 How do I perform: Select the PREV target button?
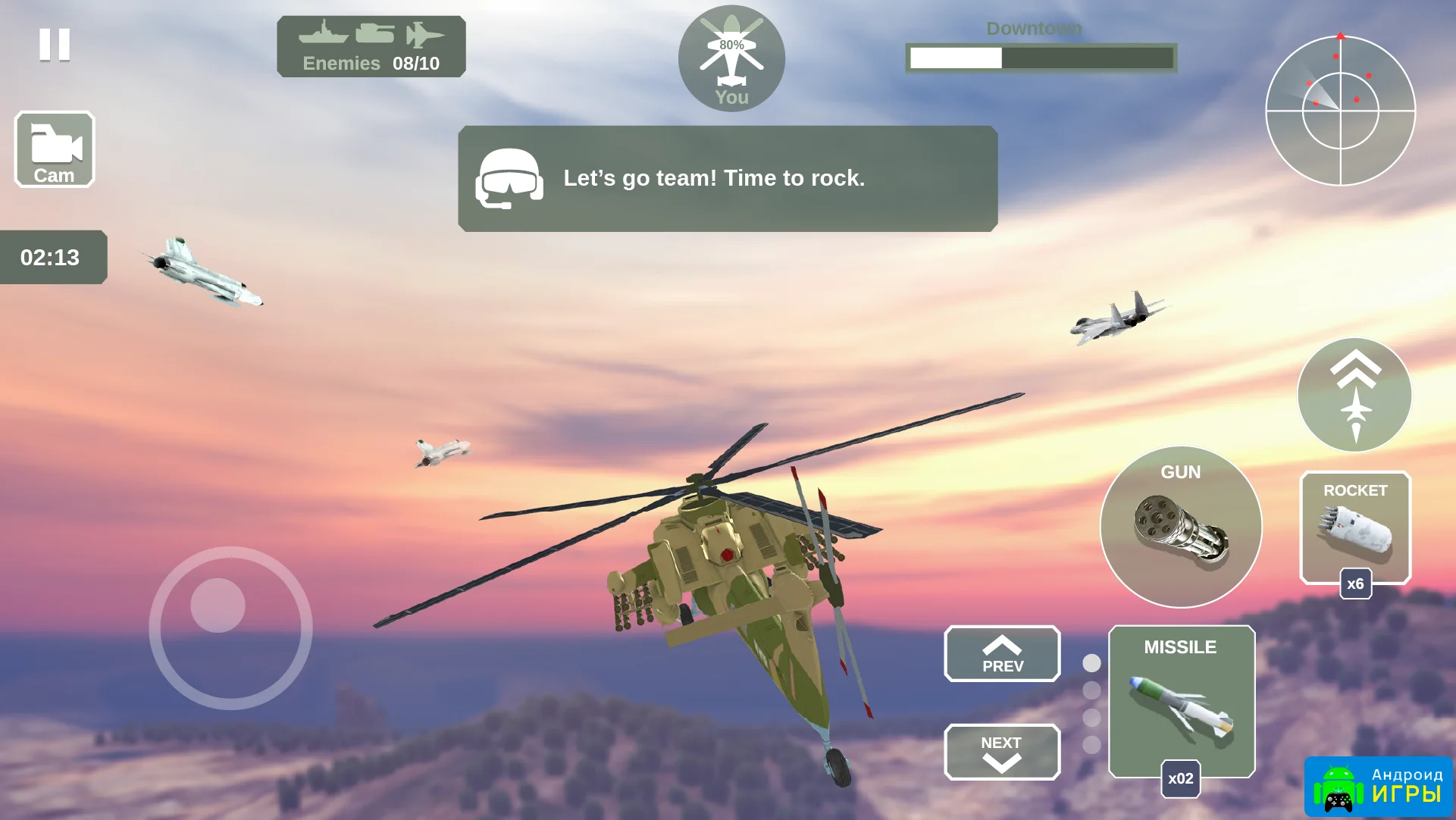click(x=1002, y=654)
